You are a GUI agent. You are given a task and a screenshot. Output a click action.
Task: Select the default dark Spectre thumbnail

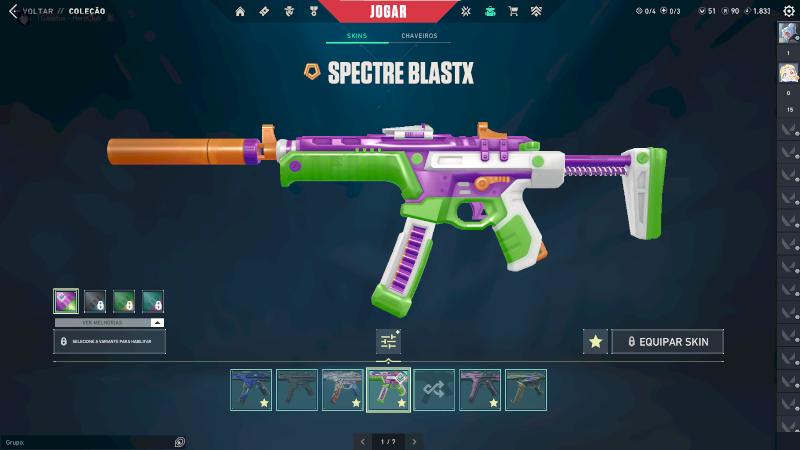(x=296, y=390)
